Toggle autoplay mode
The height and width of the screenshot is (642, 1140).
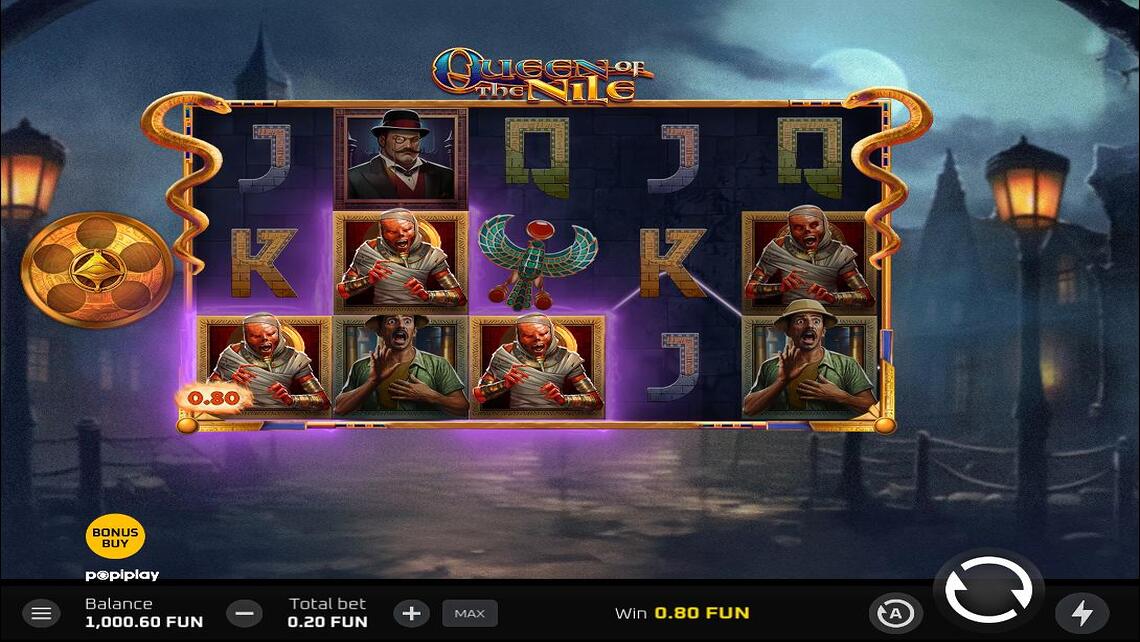tap(895, 613)
